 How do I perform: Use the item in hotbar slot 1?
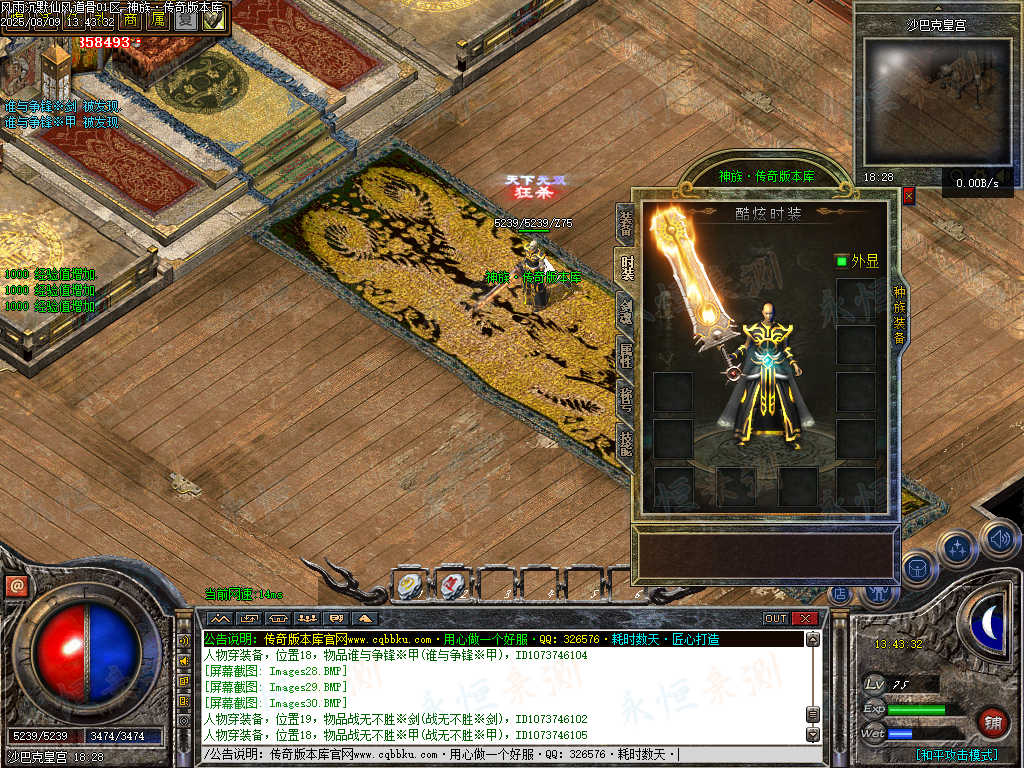(x=408, y=585)
